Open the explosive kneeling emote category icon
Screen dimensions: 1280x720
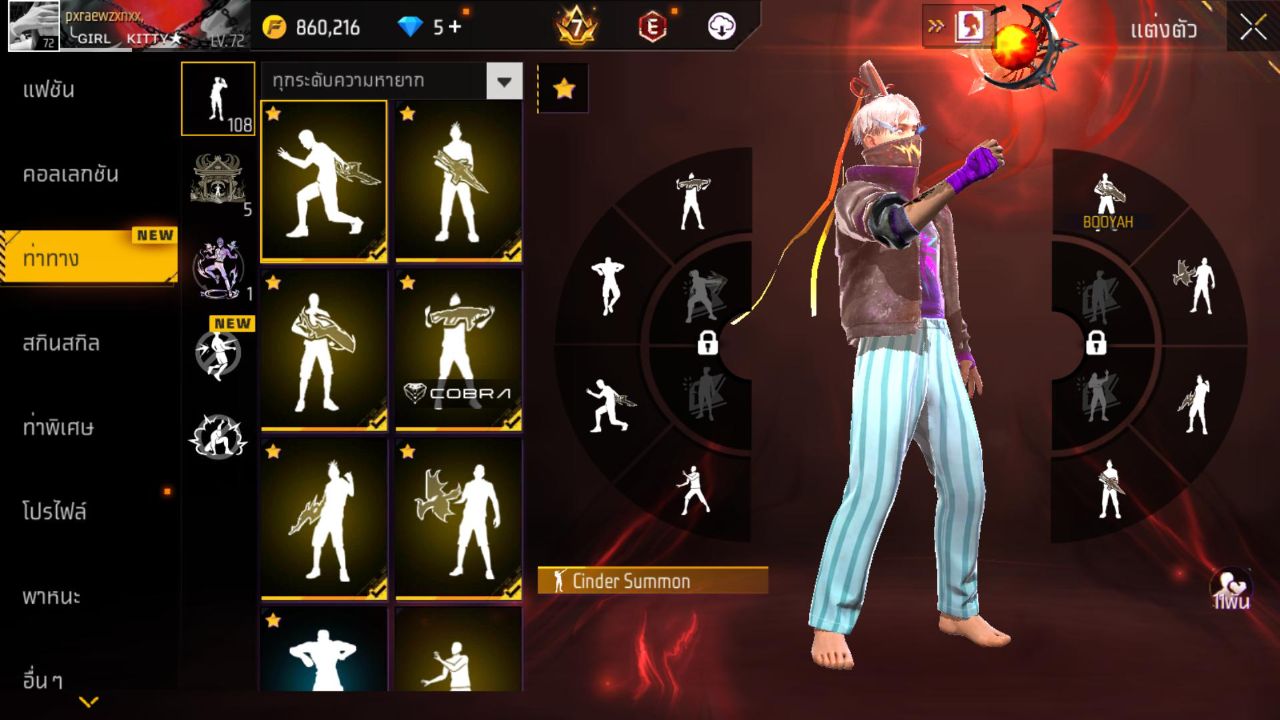(218, 433)
